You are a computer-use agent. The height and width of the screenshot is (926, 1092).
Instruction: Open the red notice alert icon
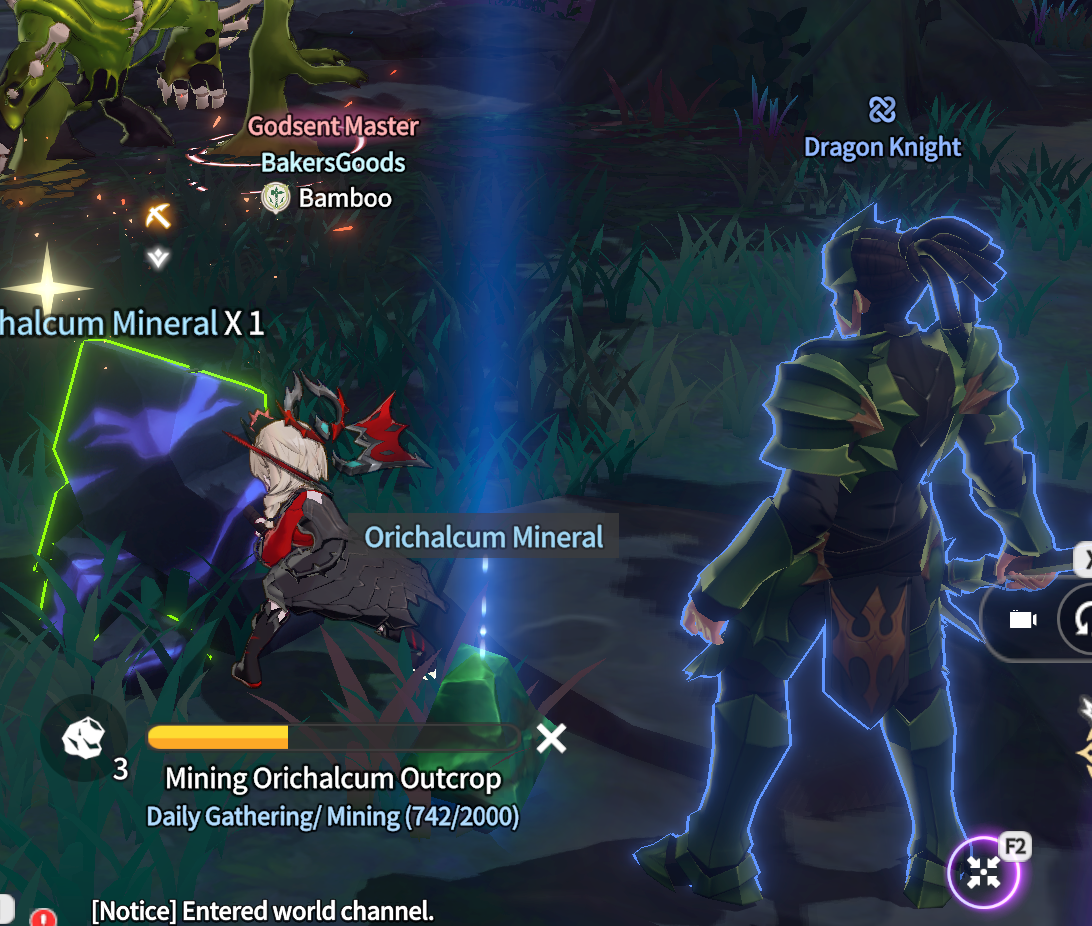[x=43, y=916]
